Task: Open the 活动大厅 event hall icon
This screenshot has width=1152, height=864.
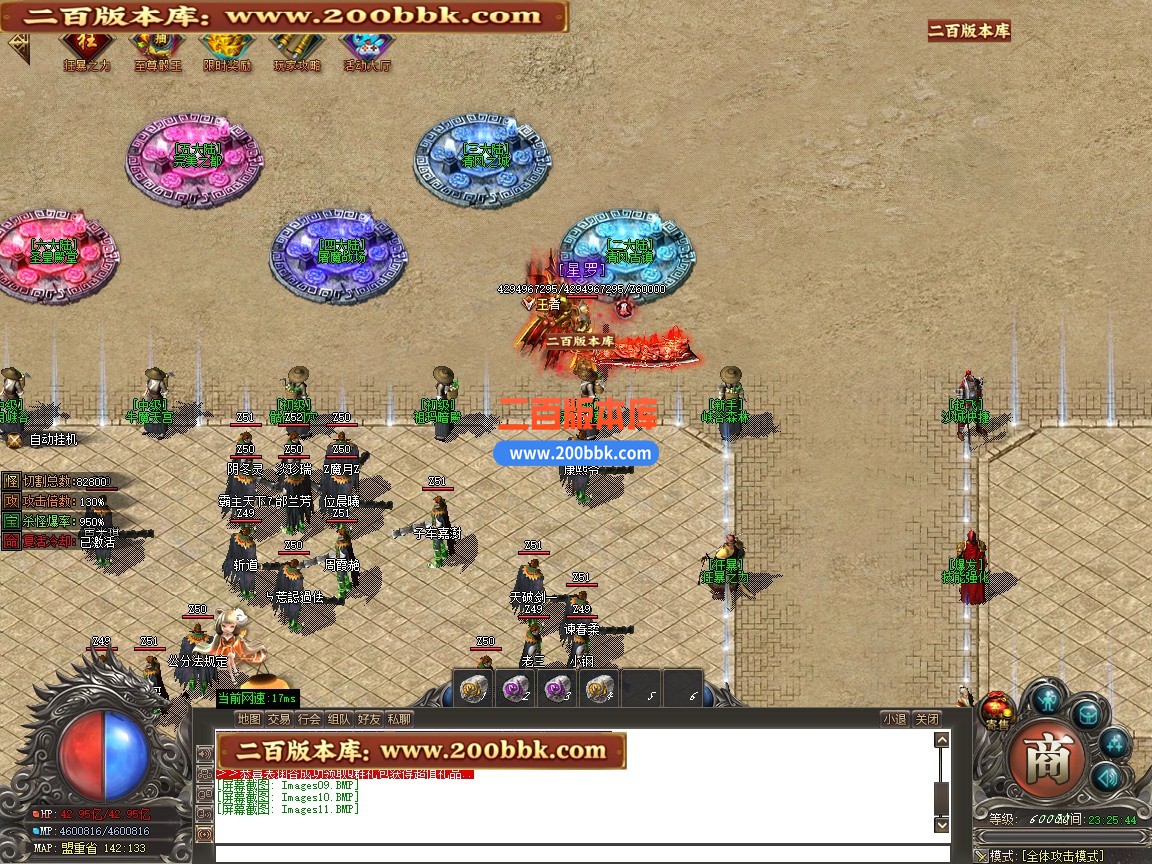Action: (x=367, y=47)
